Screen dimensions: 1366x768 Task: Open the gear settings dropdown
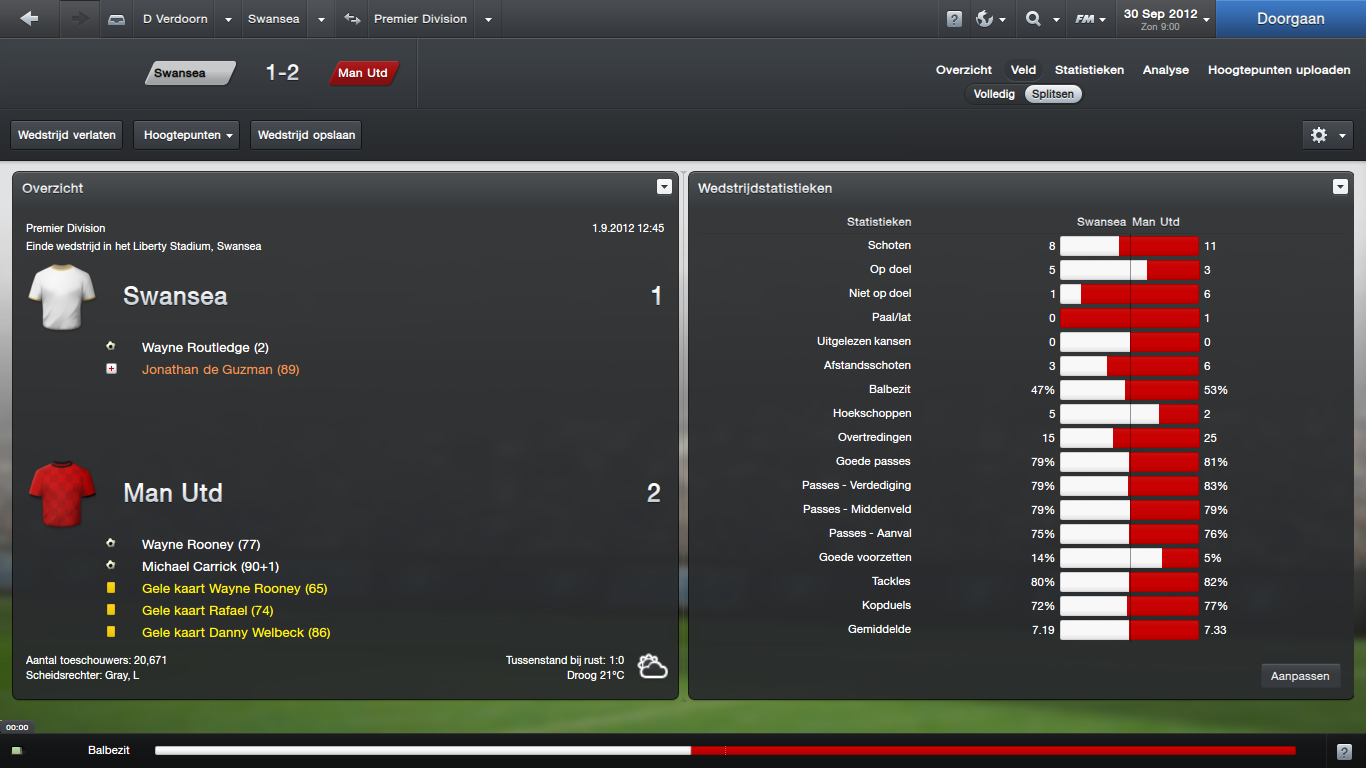(x=1327, y=135)
